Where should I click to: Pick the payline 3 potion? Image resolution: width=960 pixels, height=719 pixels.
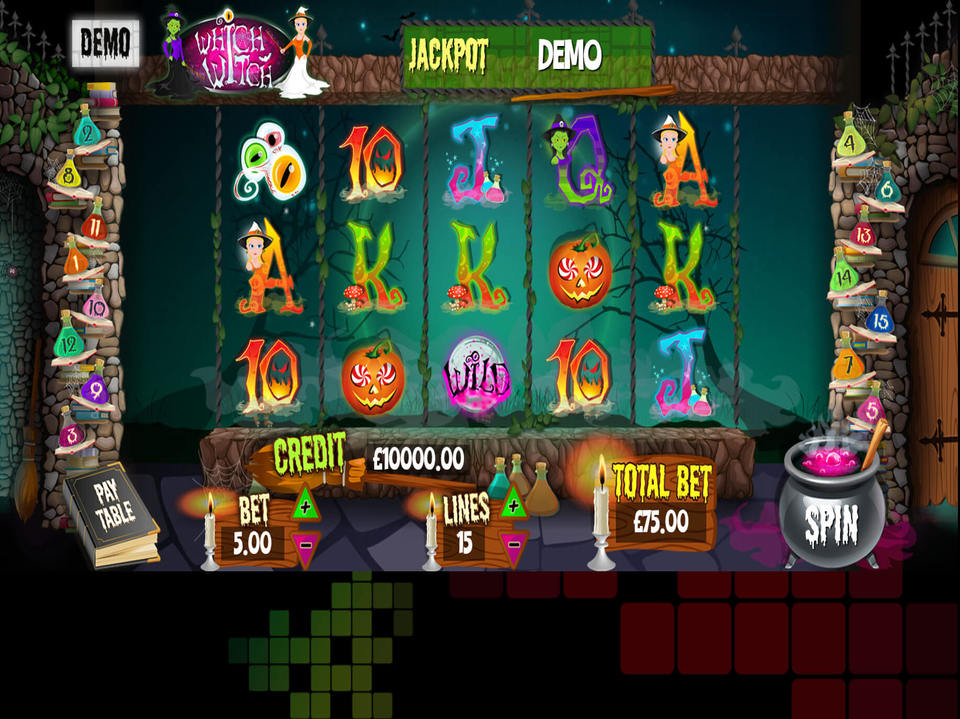tap(71, 433)
